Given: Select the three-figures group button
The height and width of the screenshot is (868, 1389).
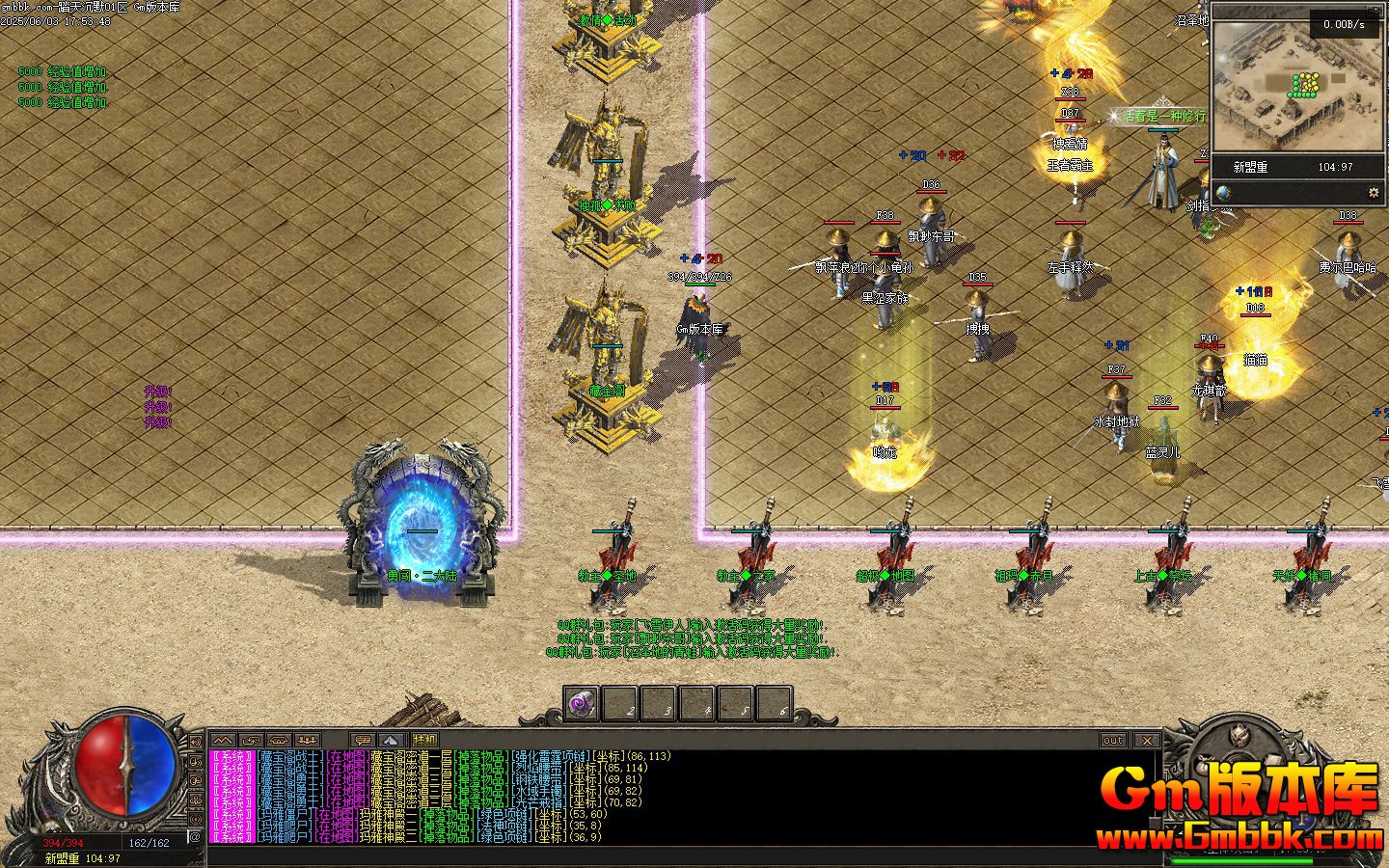Looking at the screenshot, I should pos(308,740).
